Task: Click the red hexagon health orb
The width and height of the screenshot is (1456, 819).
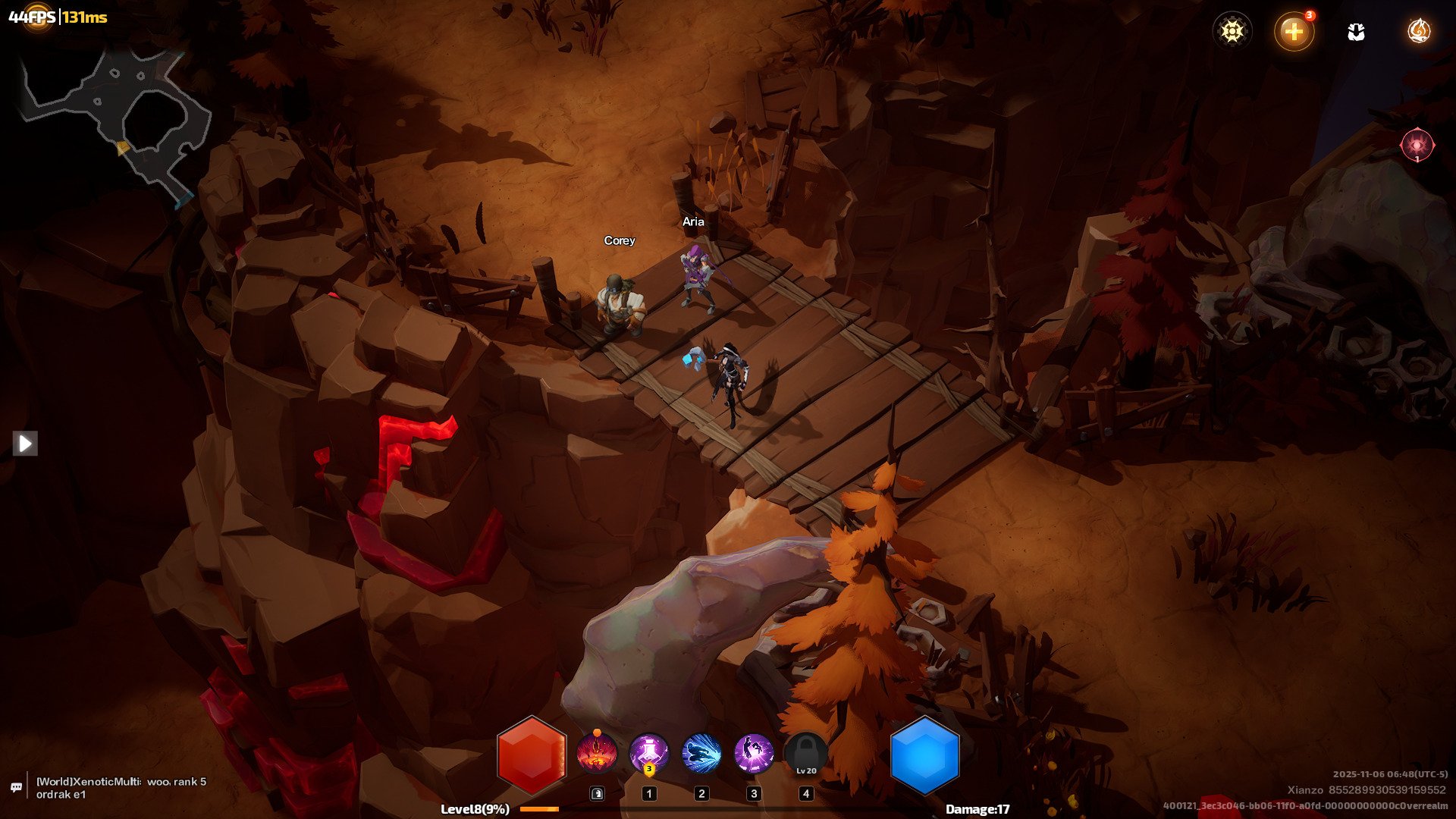Action: point(532,755)
